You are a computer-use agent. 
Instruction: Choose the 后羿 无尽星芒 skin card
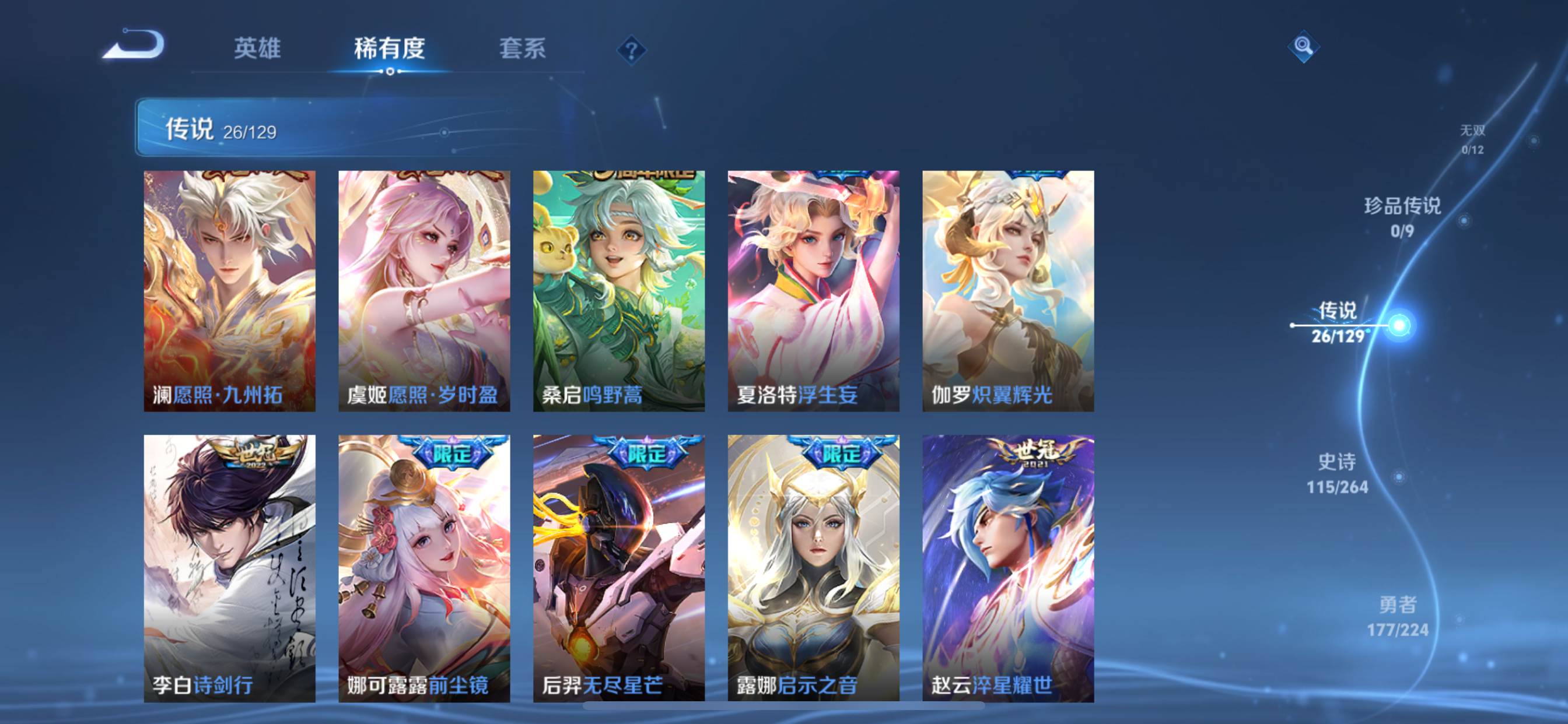pyautogui.click(x=619, y=568)
